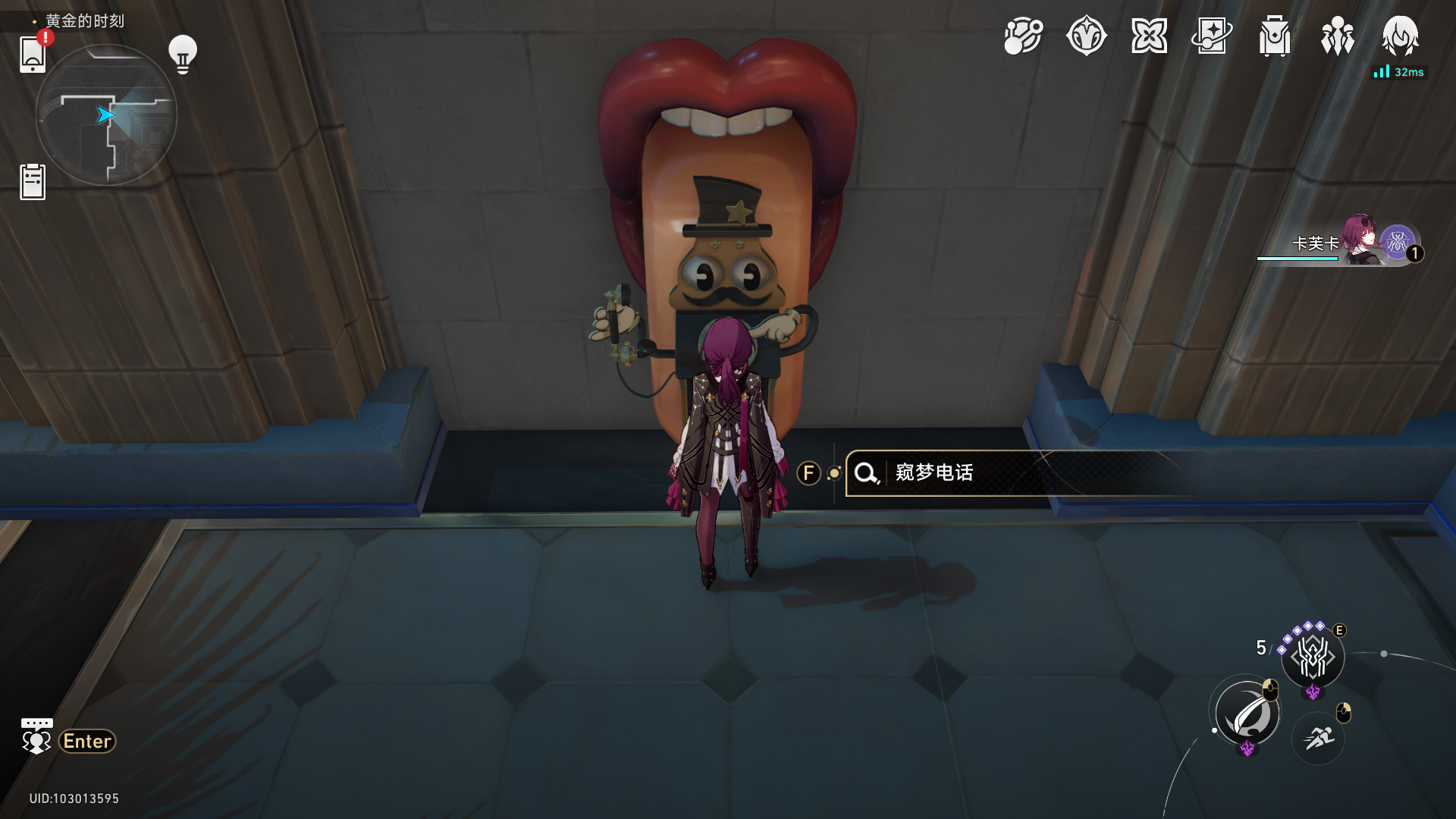Screen dimensions: 1456x819
Task: Use the basic attack slash icon
Action: [x=1247, y=714]
